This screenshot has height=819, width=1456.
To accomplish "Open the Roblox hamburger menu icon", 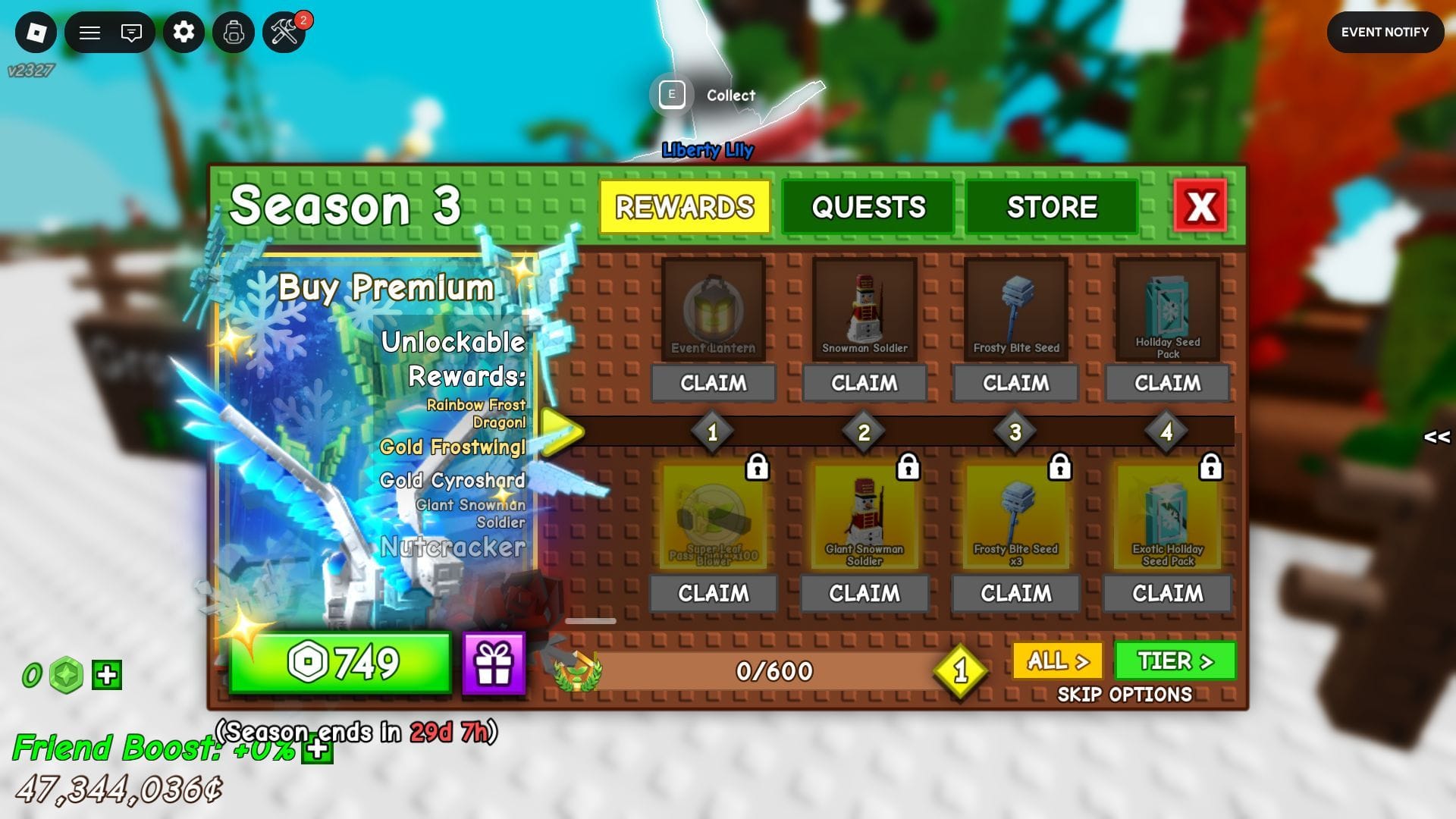I will pyautogui.click(x=89, y=33).
